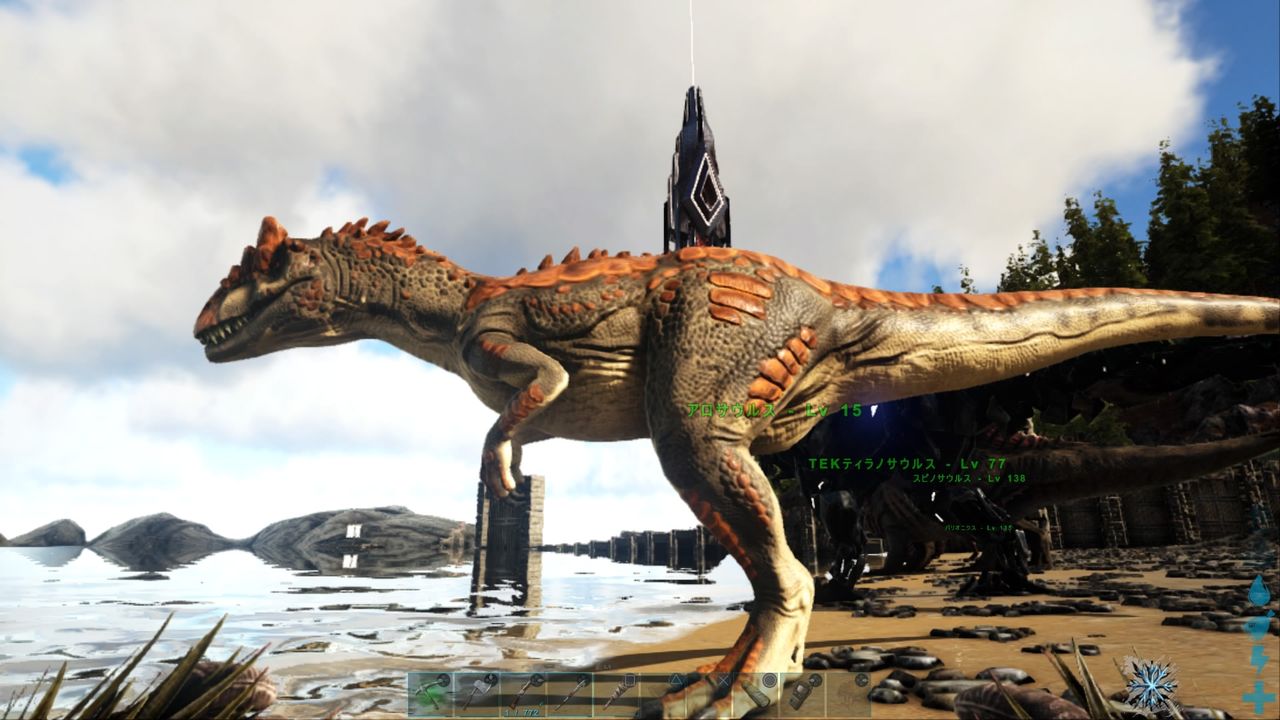Click the shield item in the hotbar
Screen dimensions: 1280x720
click(x=757, y=690)
